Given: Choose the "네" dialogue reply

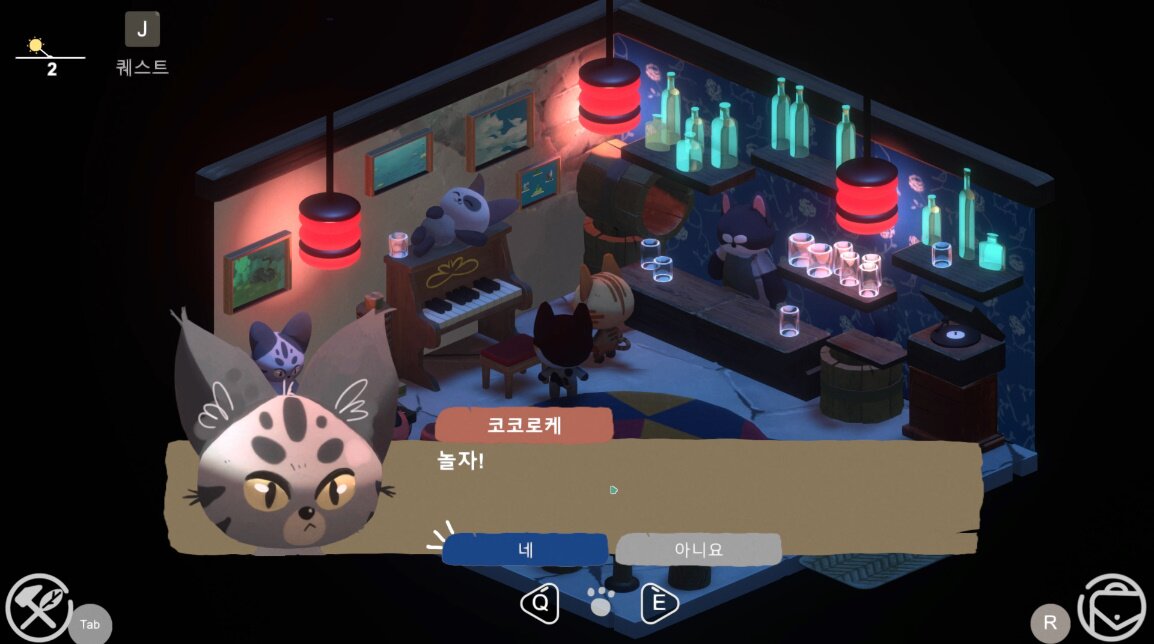Looking at the screenshot, I should pyautogui.click(x=525, y=549).
